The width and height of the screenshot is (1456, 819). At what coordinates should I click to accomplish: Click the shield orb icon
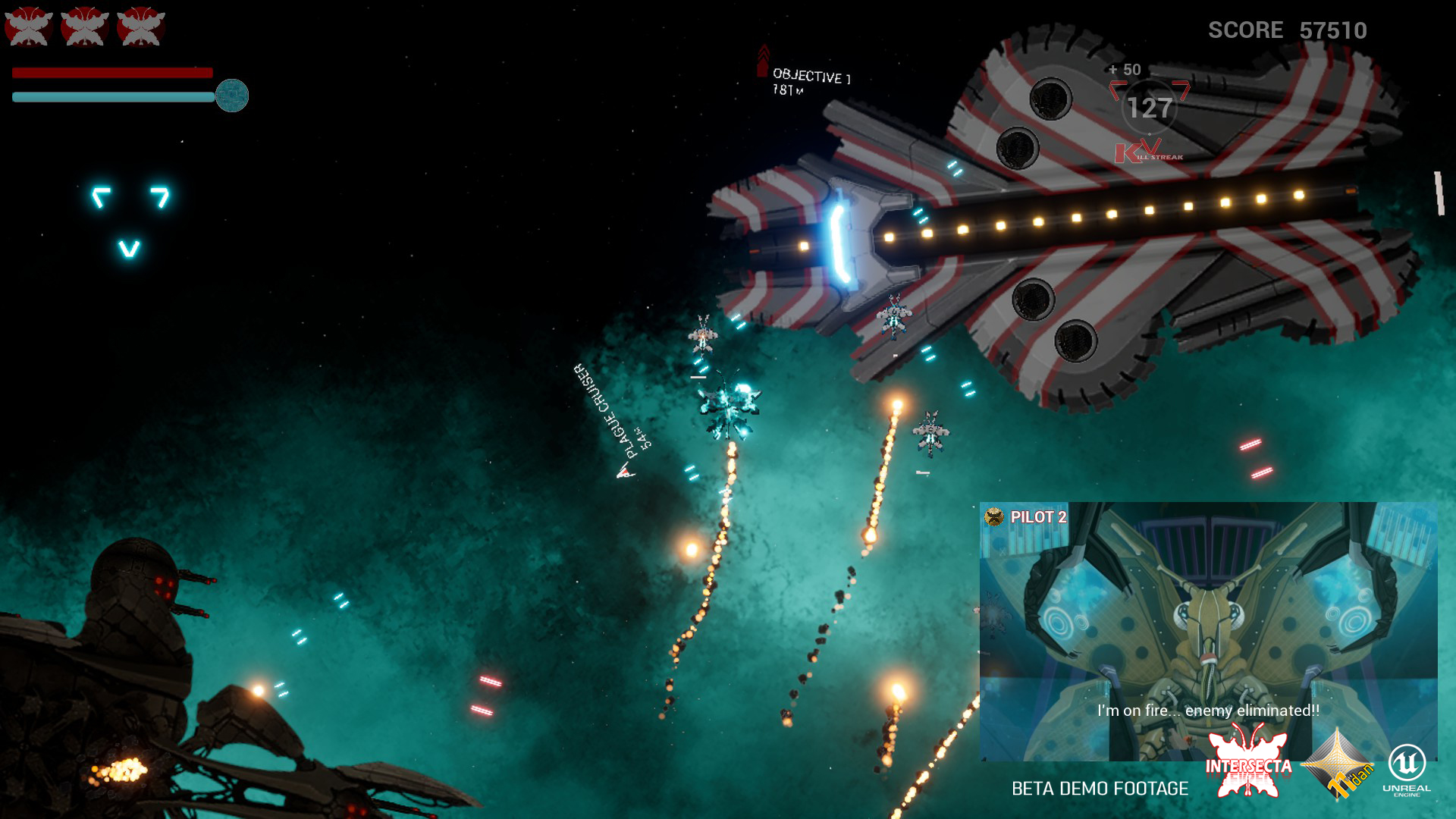click(x=232, y=96)
